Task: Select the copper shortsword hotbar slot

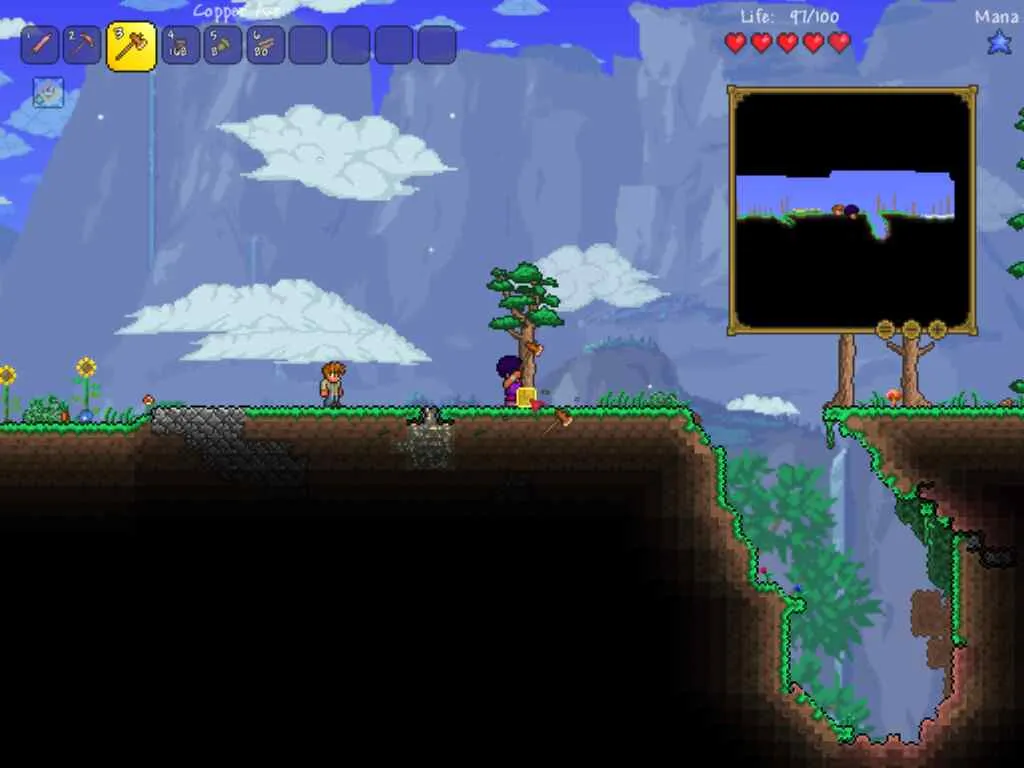Action: 39,45
